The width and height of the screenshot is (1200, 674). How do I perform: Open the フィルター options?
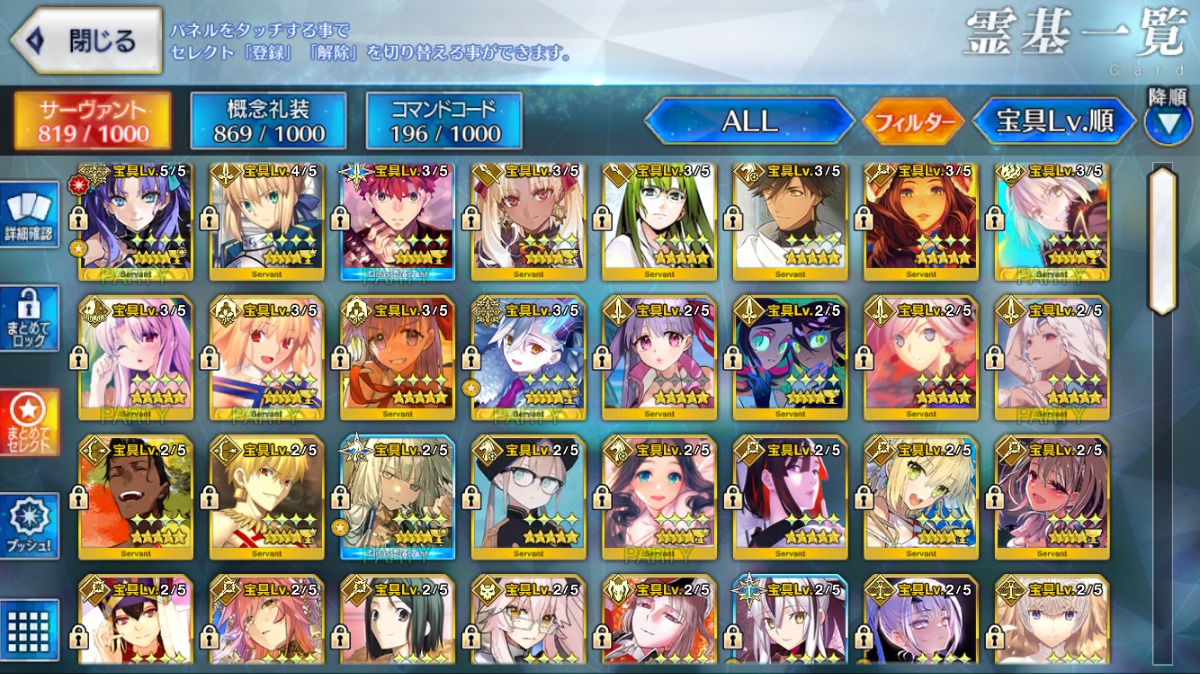point(914,123)
